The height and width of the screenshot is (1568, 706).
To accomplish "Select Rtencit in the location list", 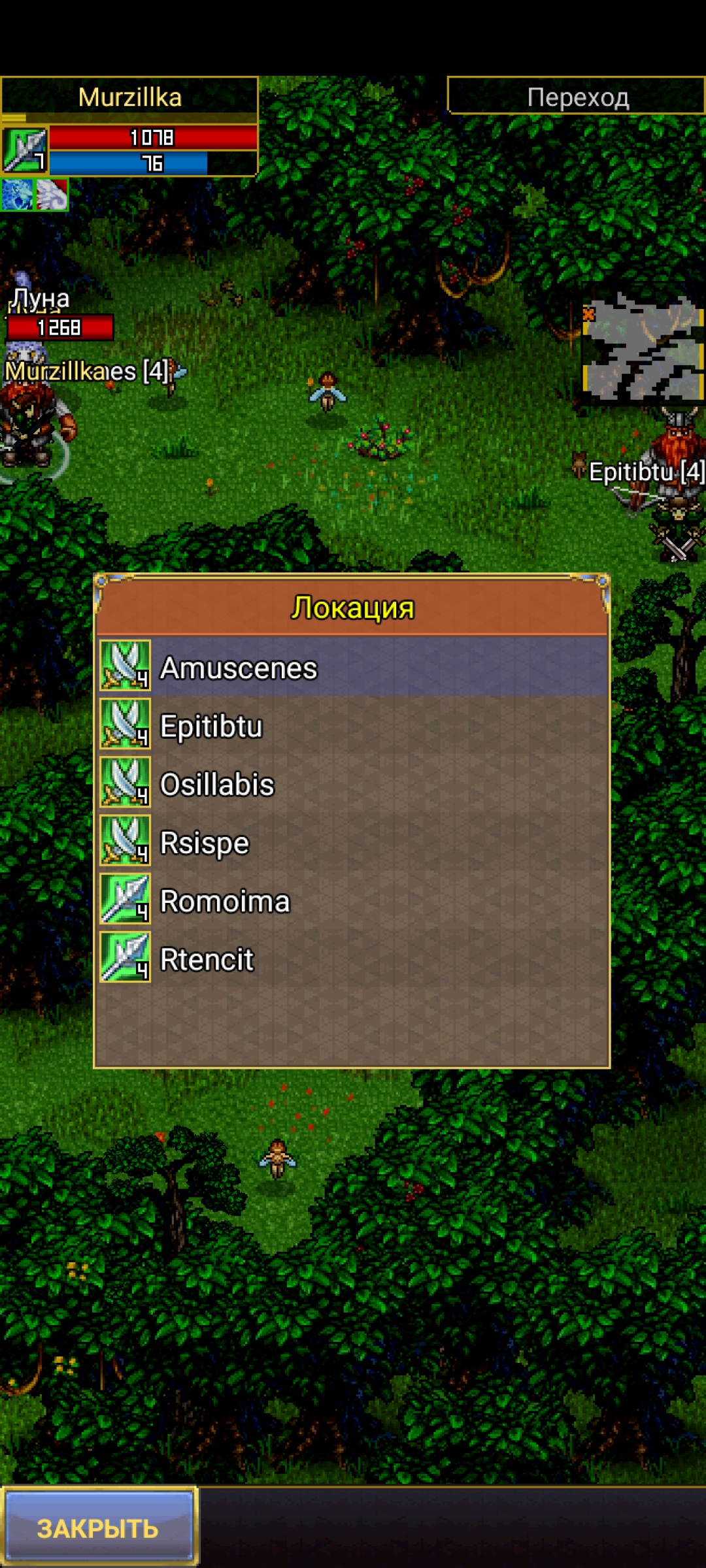I will click(352, 959).
